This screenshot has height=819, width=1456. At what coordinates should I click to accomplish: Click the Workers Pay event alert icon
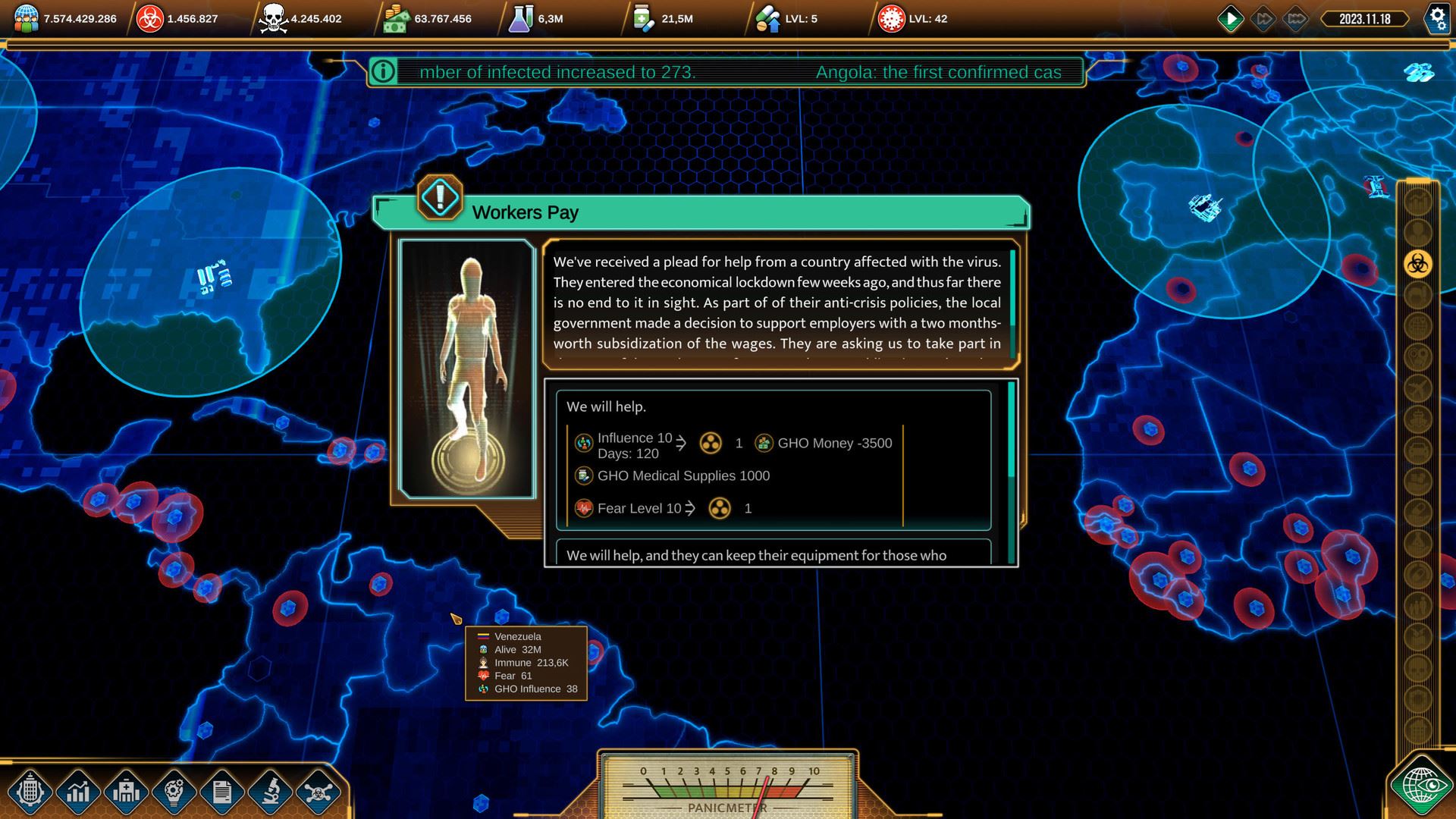point(440,197)
